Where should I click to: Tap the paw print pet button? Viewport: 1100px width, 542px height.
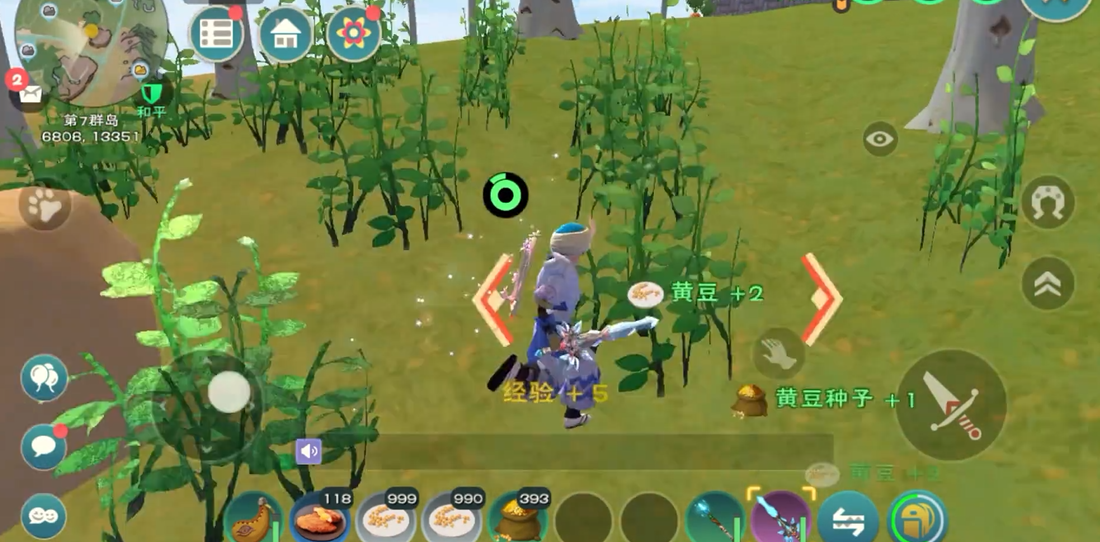(x=45, y=208)
